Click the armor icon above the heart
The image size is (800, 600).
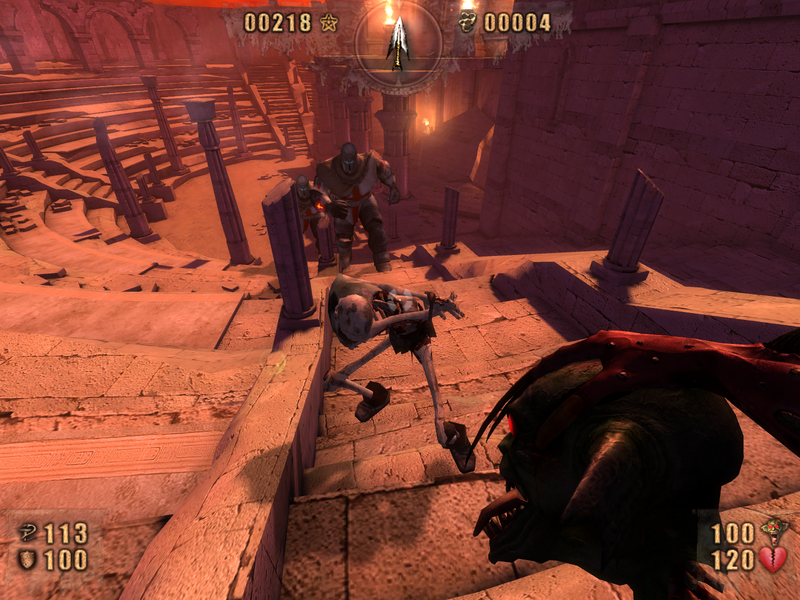[773, 532]
